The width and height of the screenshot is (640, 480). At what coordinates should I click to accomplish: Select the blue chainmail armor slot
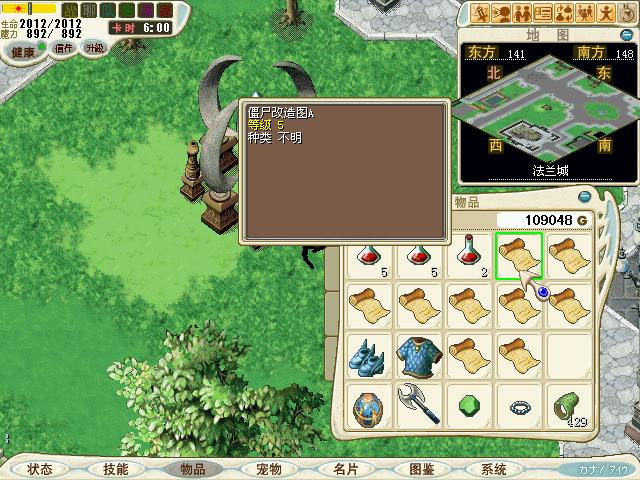tap(419, 355)
